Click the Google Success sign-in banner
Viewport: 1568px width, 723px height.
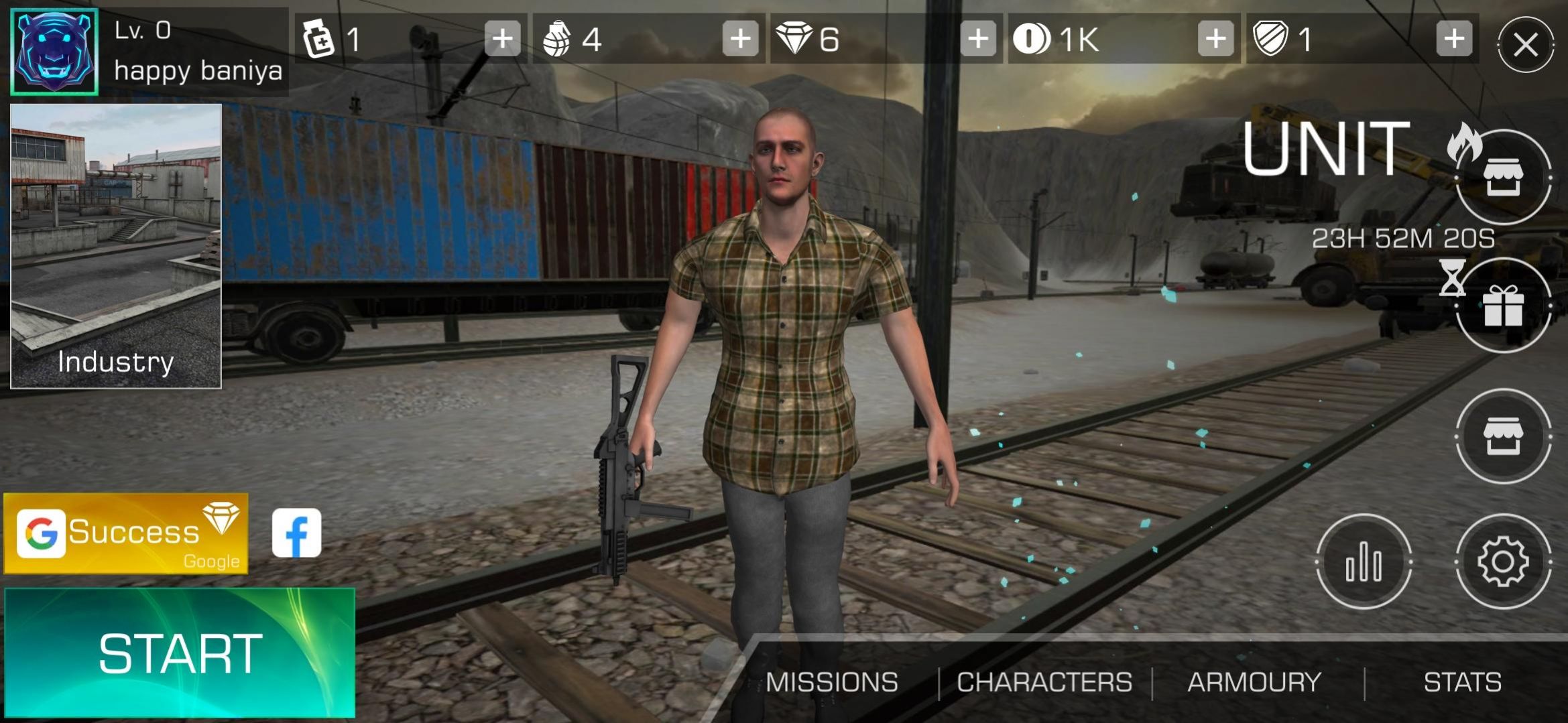pyautogui.click(x=126, y=533)
